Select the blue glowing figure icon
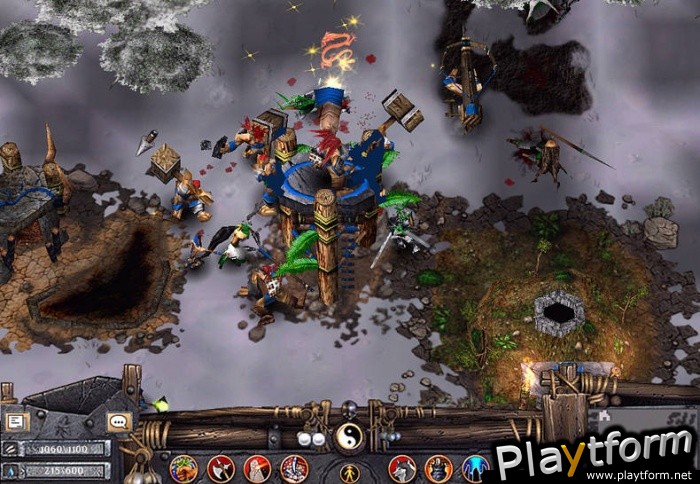Image resolution: width=700 pixels, height=484 pixels. (476, 467)
